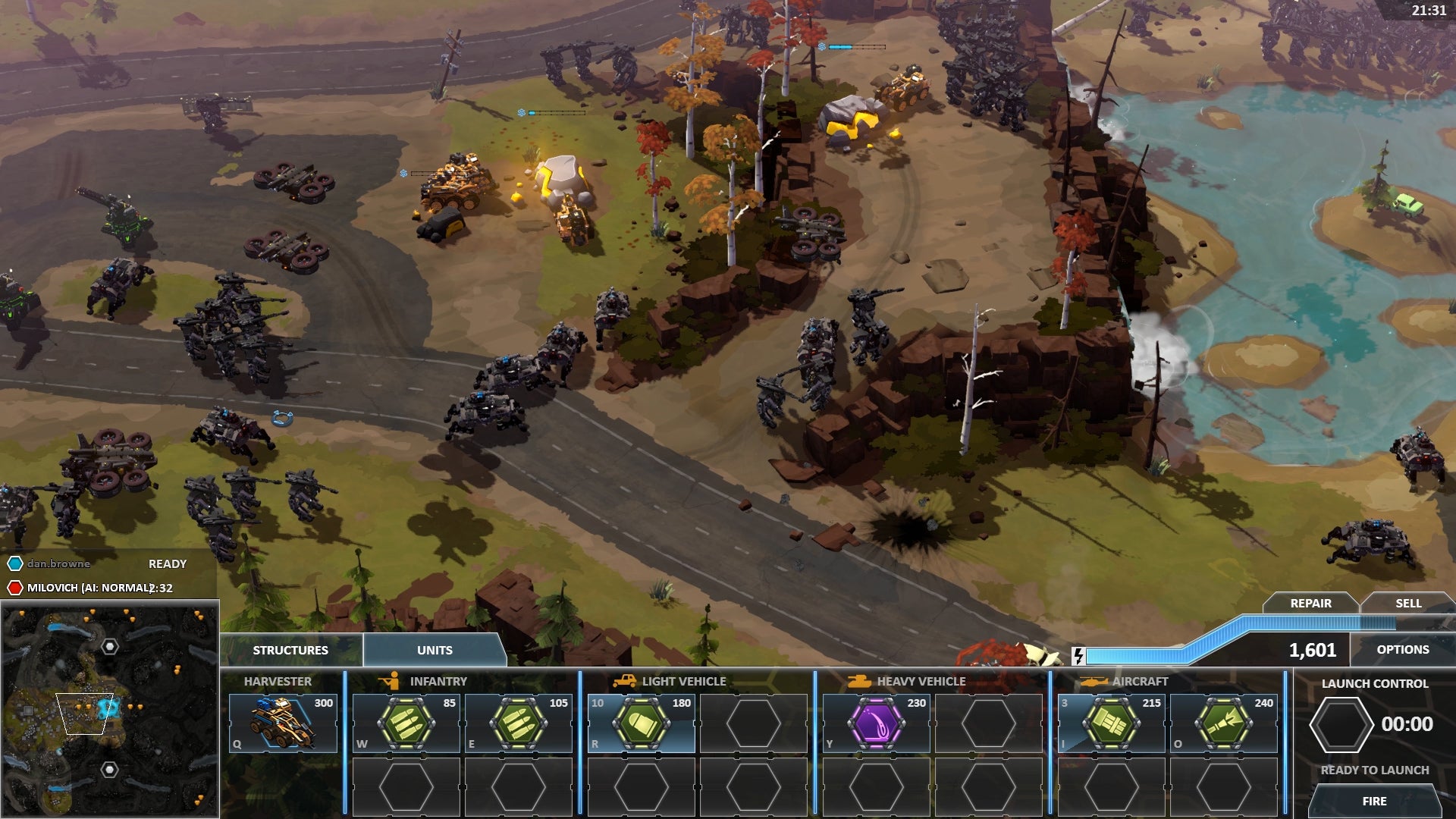Click the Fire launch button
Viewport: 1456px width, 819px height.
(1374, 801)
